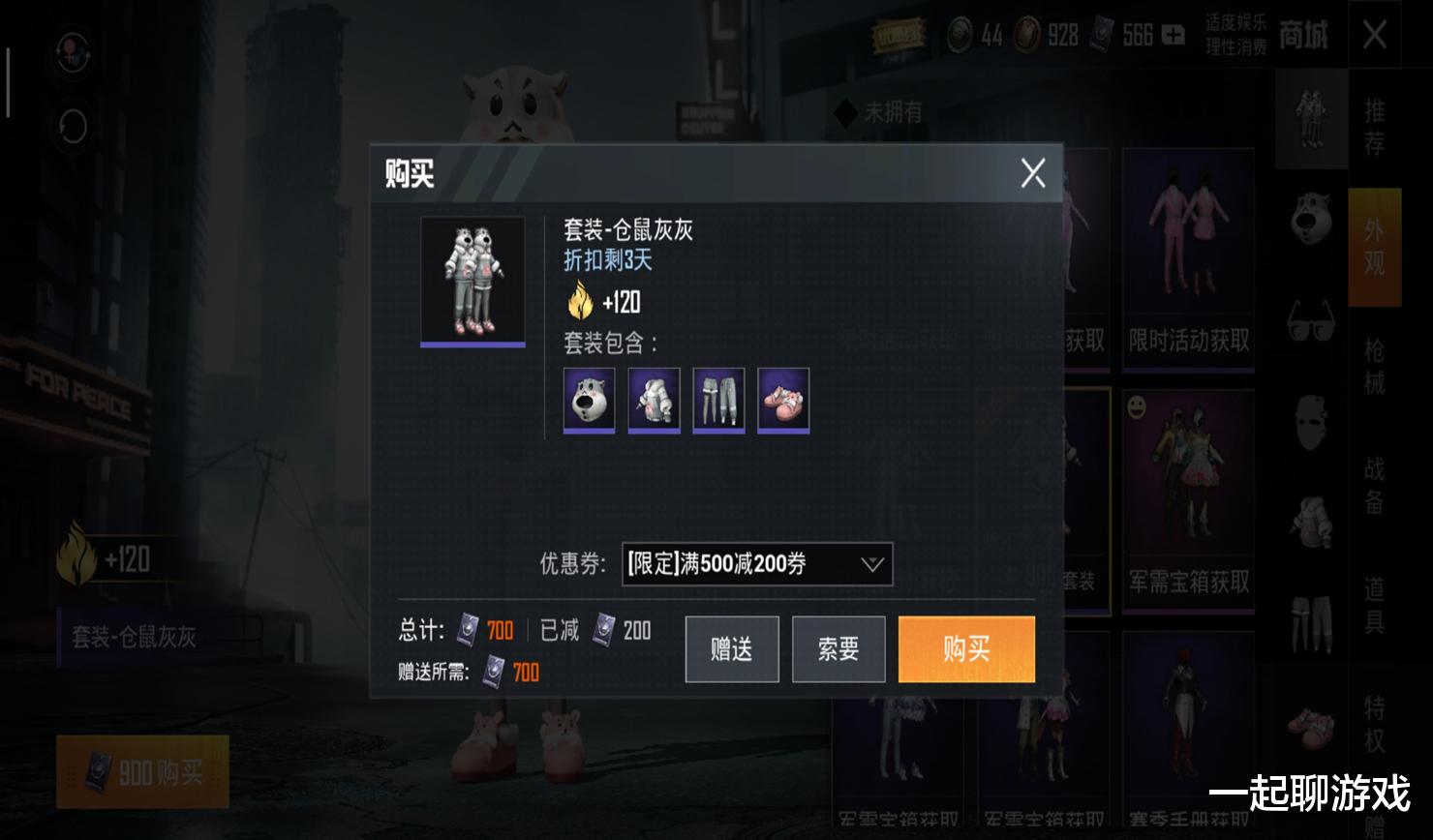
Task: Click the + icon to add 点券
Action: (1172, 35)
